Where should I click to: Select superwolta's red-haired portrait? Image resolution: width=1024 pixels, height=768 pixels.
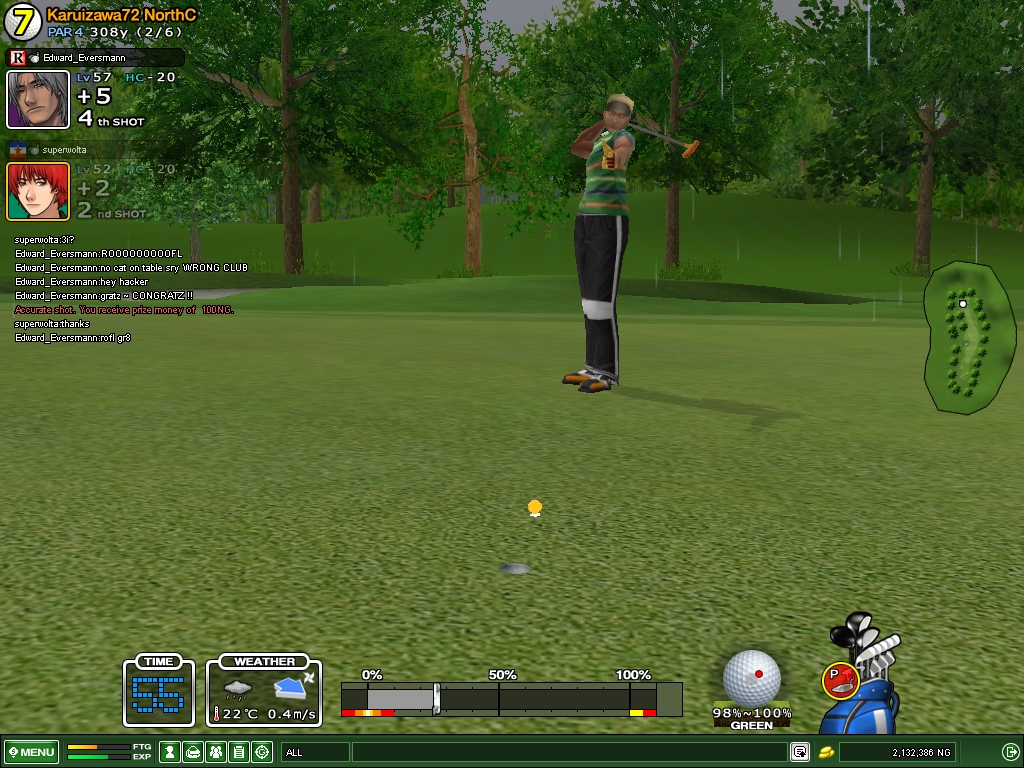pyautogui.click(x=38, y=191)
